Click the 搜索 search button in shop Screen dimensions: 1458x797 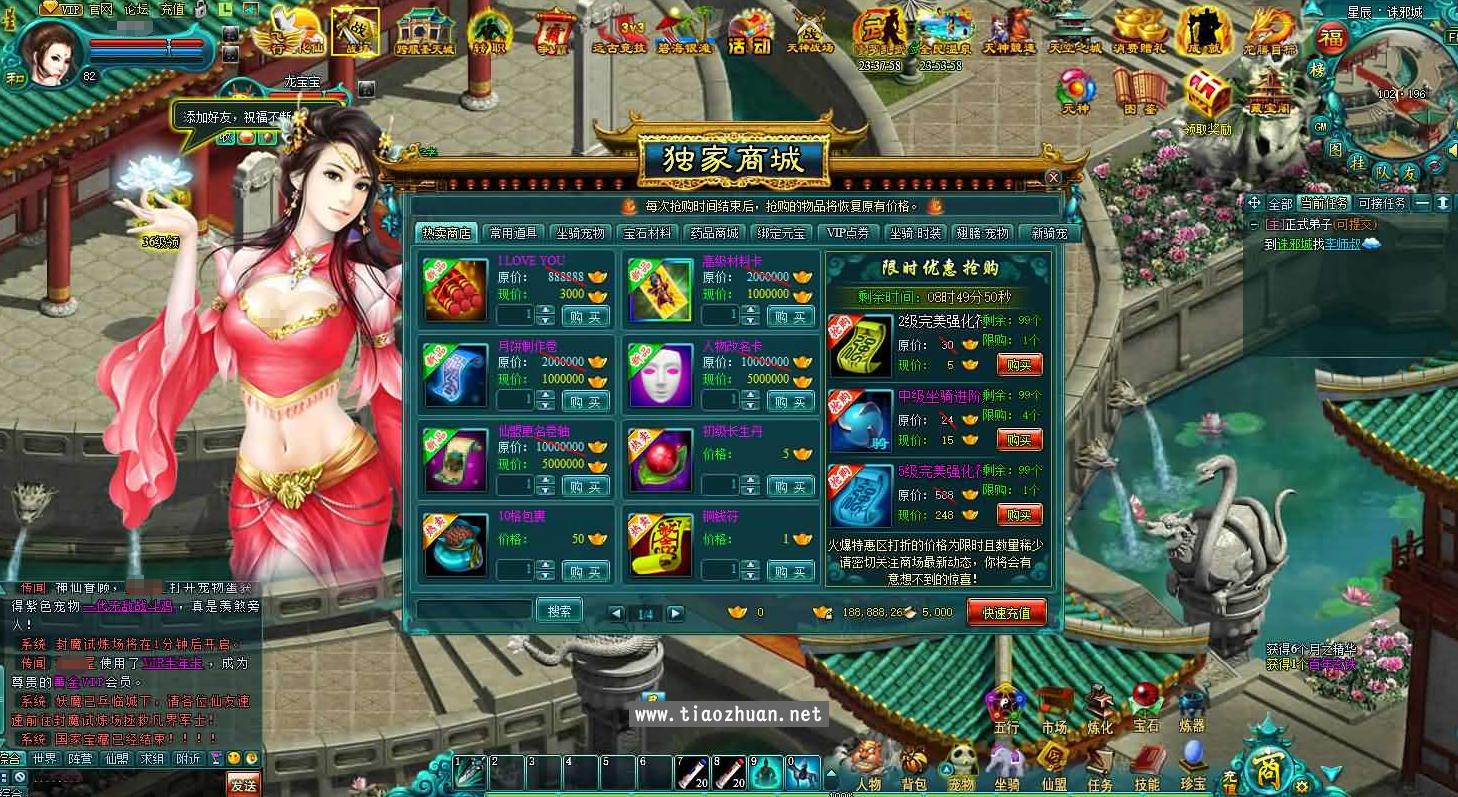point(560,610)
